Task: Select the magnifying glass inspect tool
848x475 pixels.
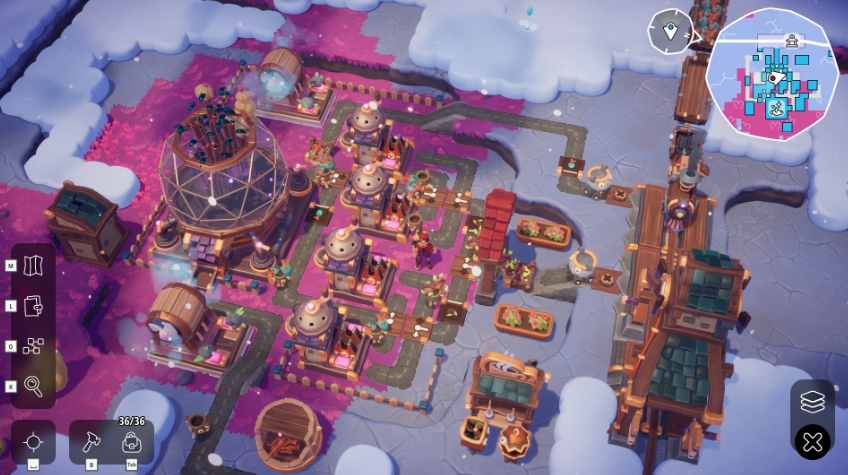Action: (x=34, y=386)
